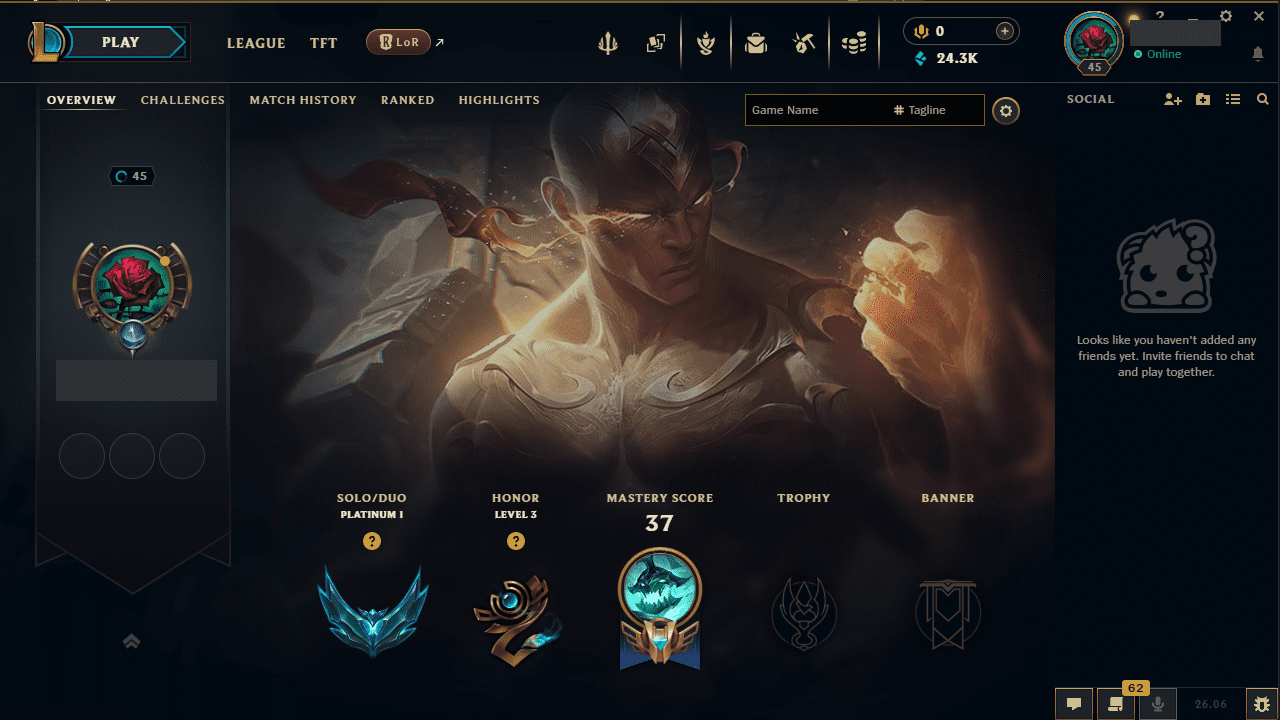Image resolution: width=1280 pixels, height=720 pixels.
Task: Collapse the rank banner using the chevron
Action: [x=131, y=641]
